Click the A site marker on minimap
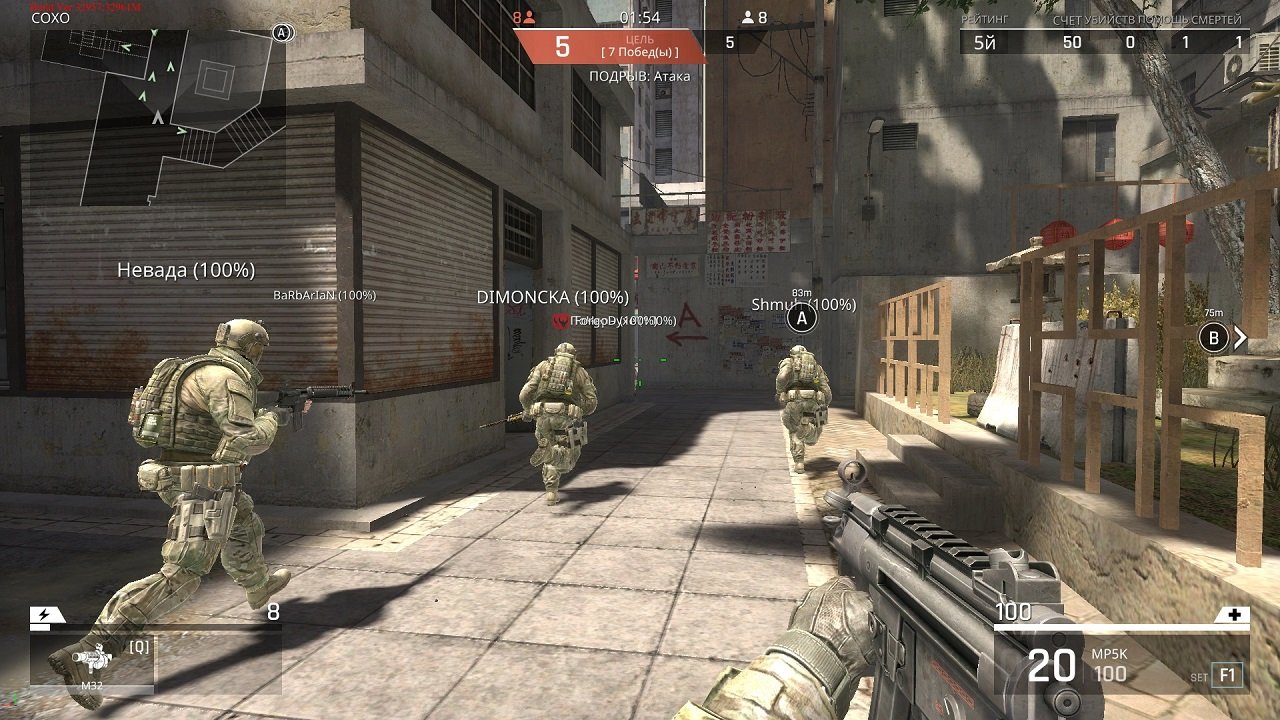The height and width of the screenshot is (720, 1280). click(282, 33)
